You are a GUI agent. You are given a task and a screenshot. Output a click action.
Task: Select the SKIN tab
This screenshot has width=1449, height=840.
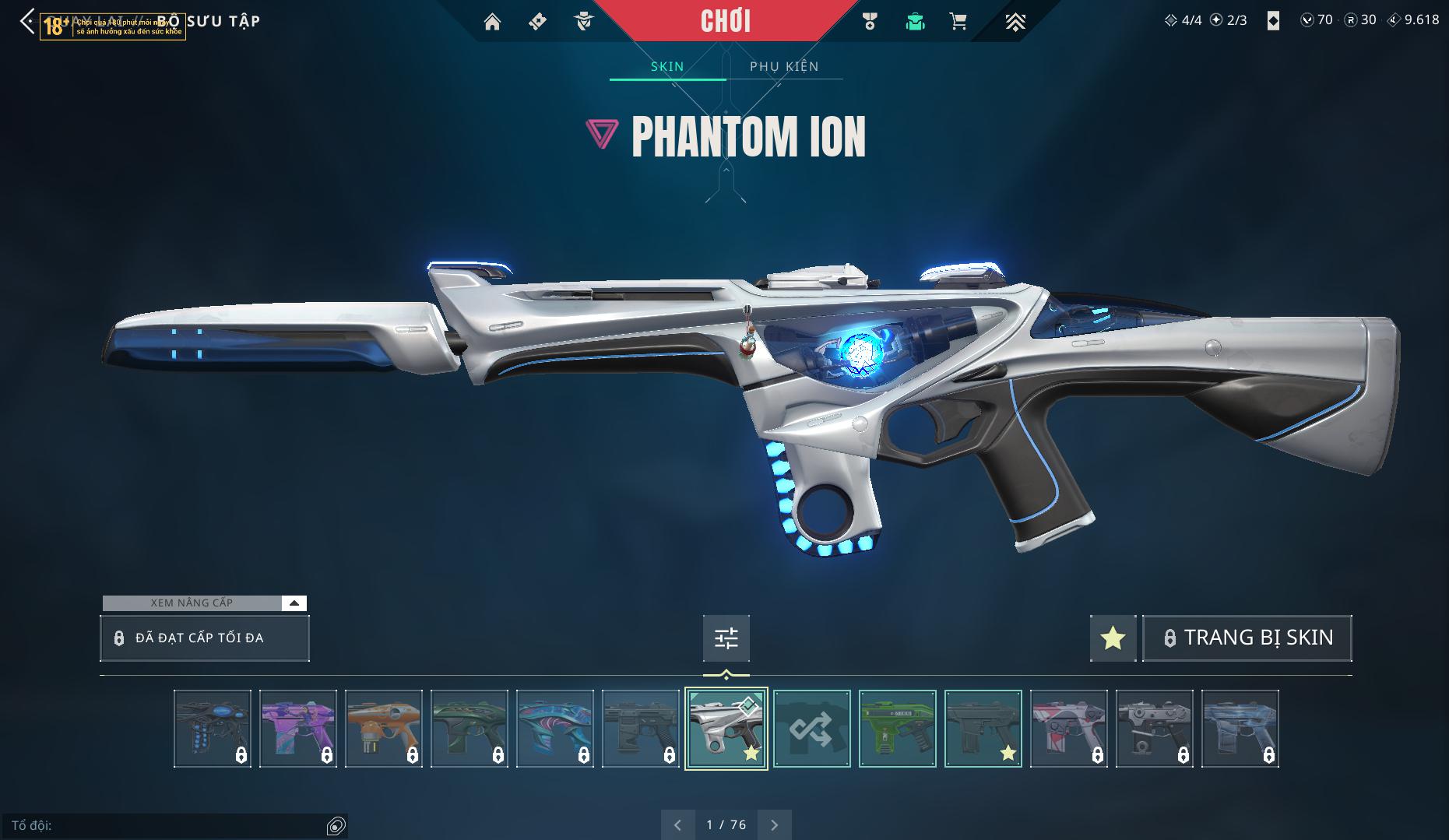[x=667, y=66]
